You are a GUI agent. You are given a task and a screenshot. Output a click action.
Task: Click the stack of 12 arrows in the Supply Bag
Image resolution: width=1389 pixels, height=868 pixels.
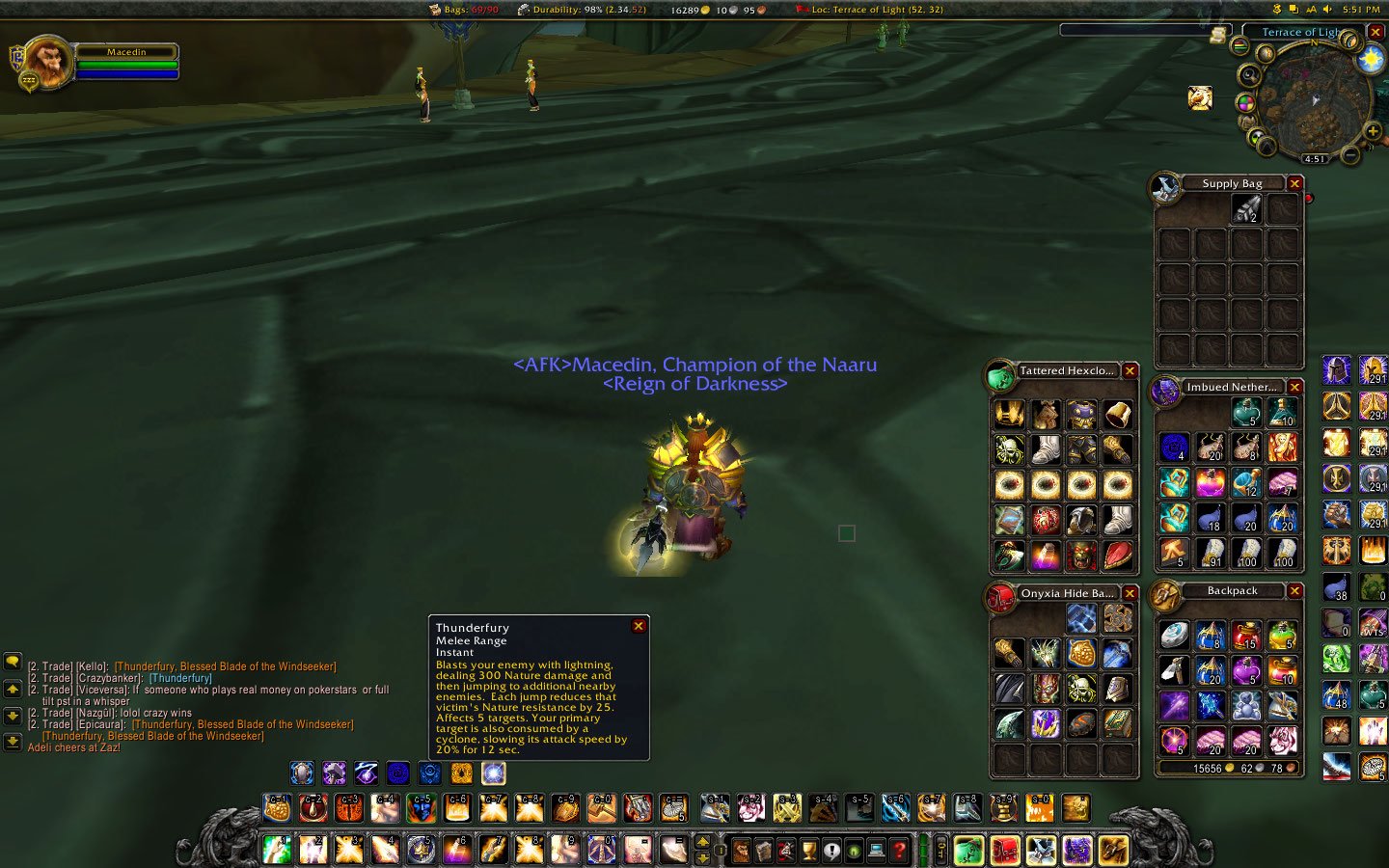click(1249, 210)
